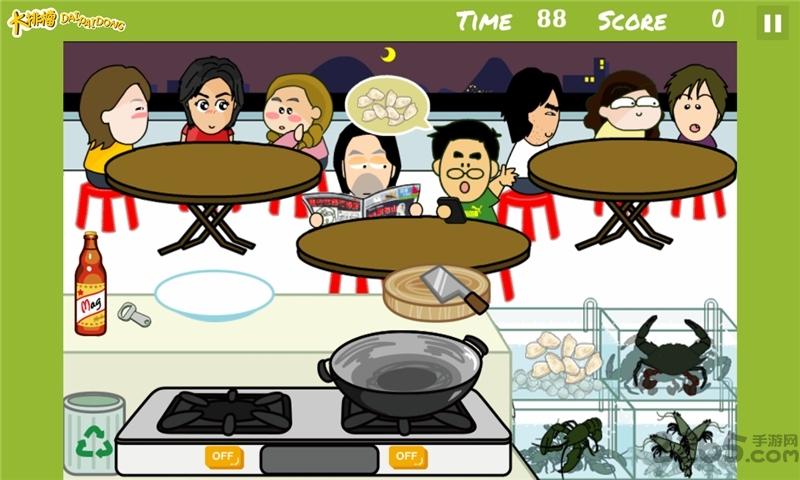Screen dimensions: 800x480
Task: Select the recycle trash bin
Action: click(94, 433)
